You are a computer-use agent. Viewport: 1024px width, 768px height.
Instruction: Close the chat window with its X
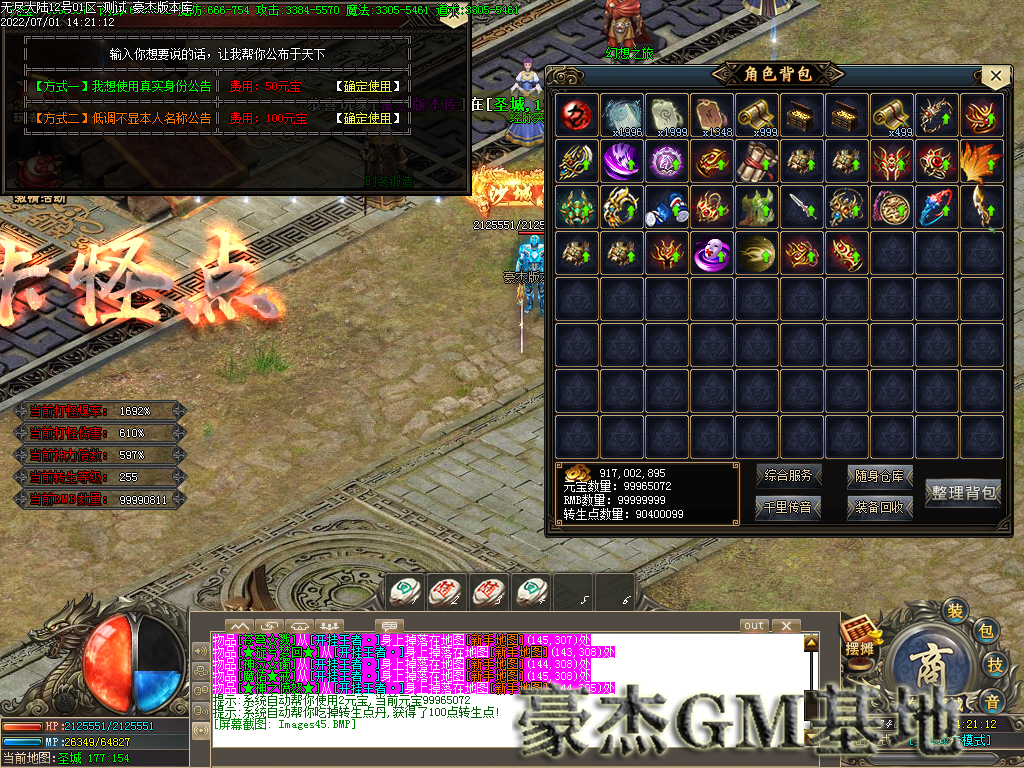(786, 626)
